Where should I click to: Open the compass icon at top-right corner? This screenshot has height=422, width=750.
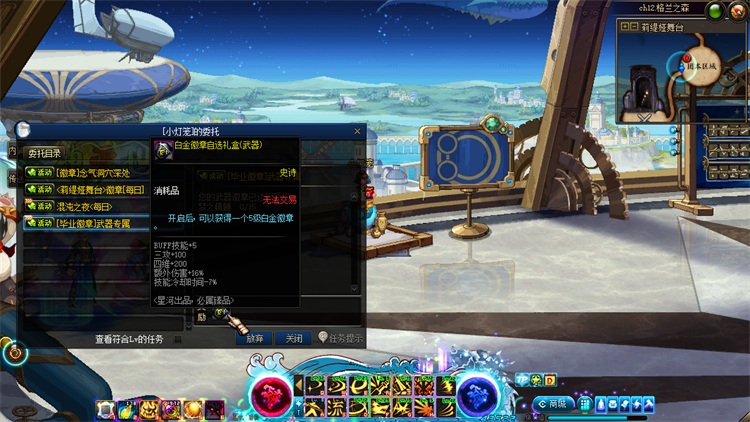(739, 10)
